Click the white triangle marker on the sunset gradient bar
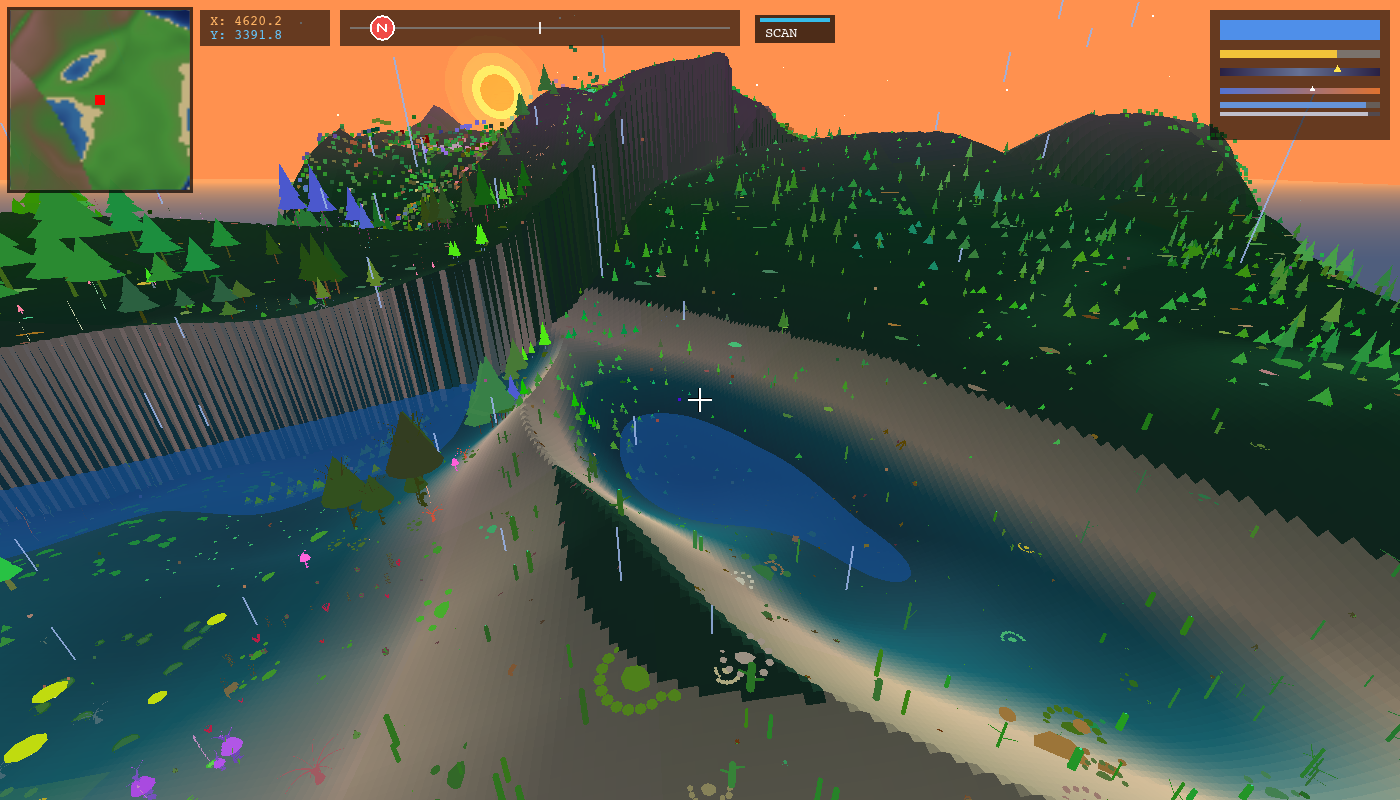The width and height of the screenshot is (1400, 800). pyautogui.click(x=1312, y=88)
